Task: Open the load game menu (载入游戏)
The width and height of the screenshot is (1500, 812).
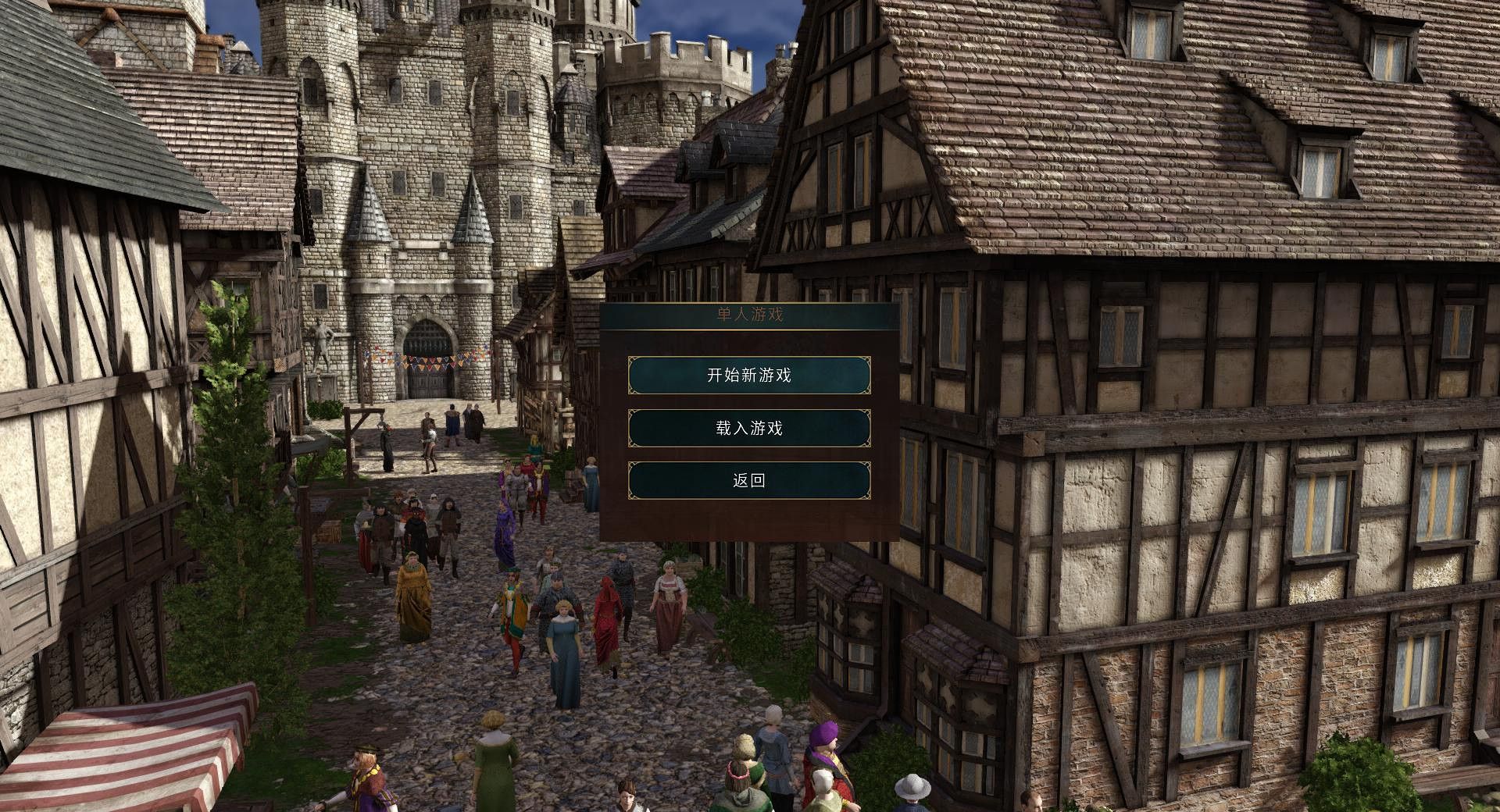Action: (749, 428)
